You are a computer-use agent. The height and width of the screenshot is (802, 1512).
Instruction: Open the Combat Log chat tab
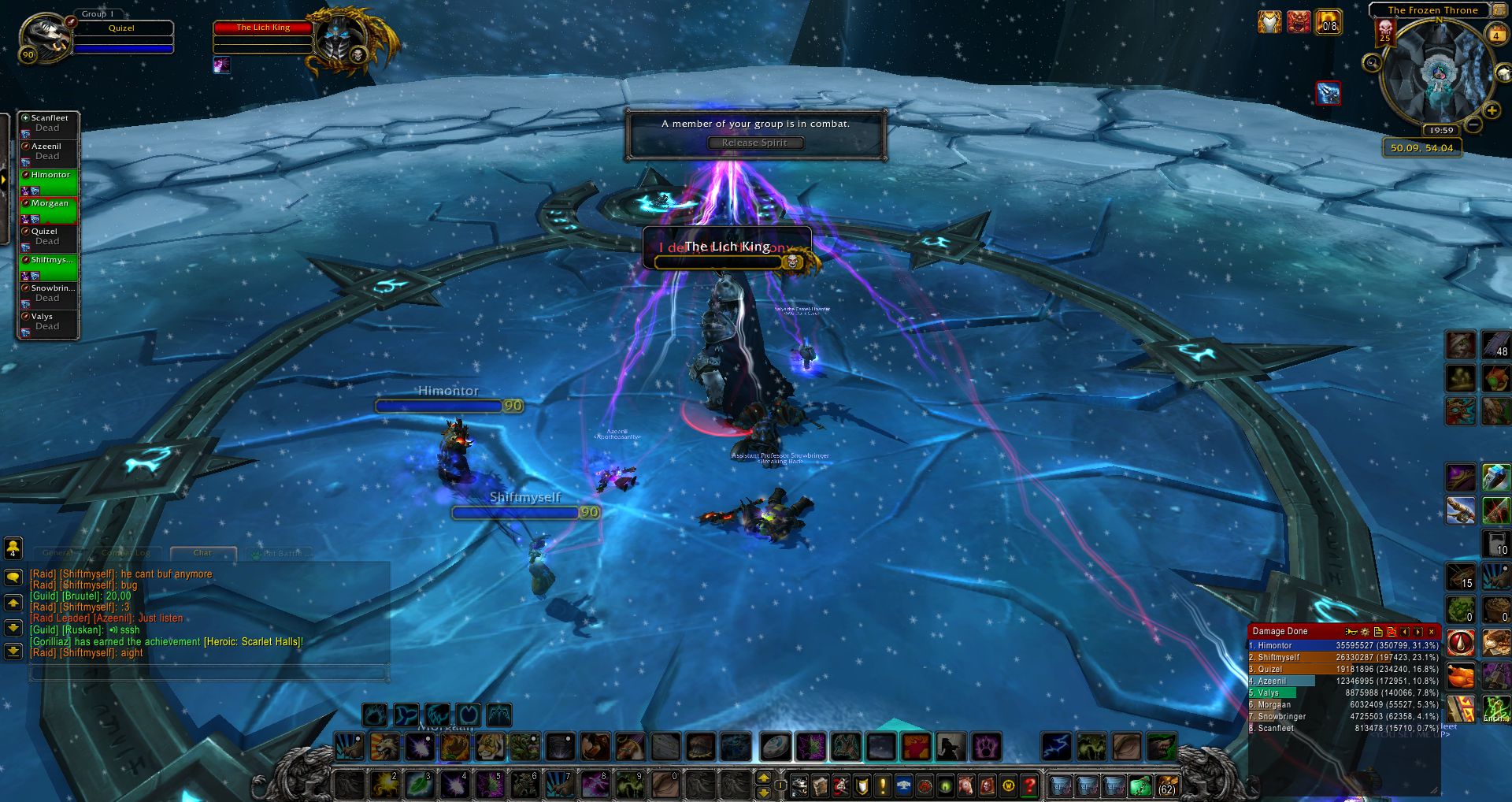(x=126, y=553)
